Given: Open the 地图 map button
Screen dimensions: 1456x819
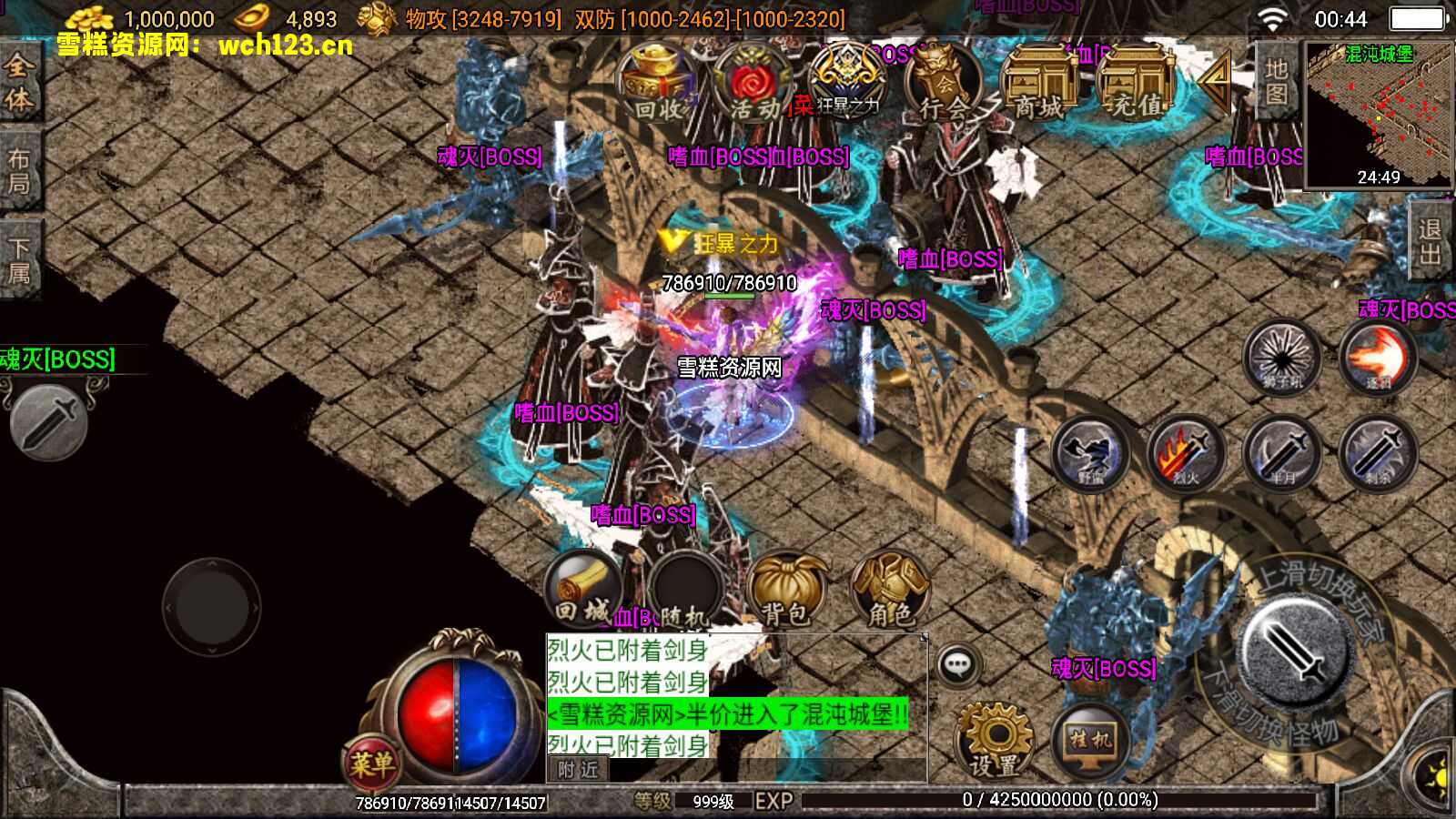Looking at the screenshot, I should coord(1276,82).
